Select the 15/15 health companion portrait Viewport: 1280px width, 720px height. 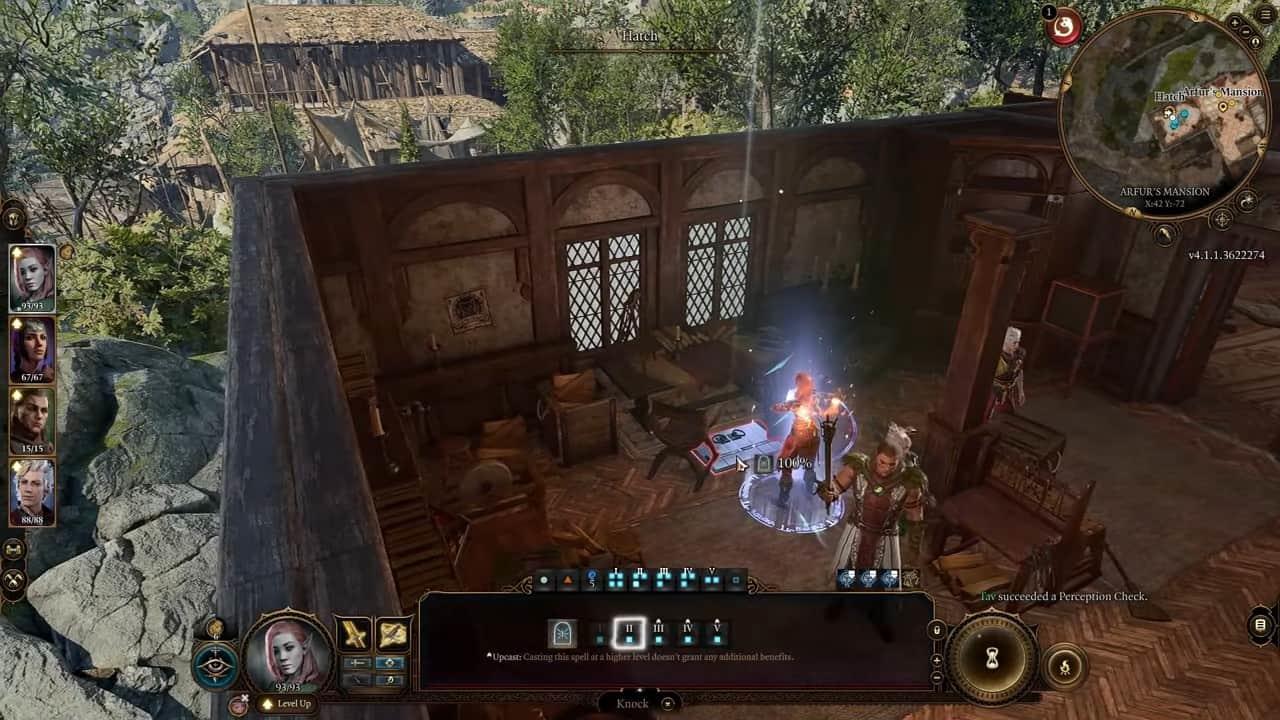point(32,420)
